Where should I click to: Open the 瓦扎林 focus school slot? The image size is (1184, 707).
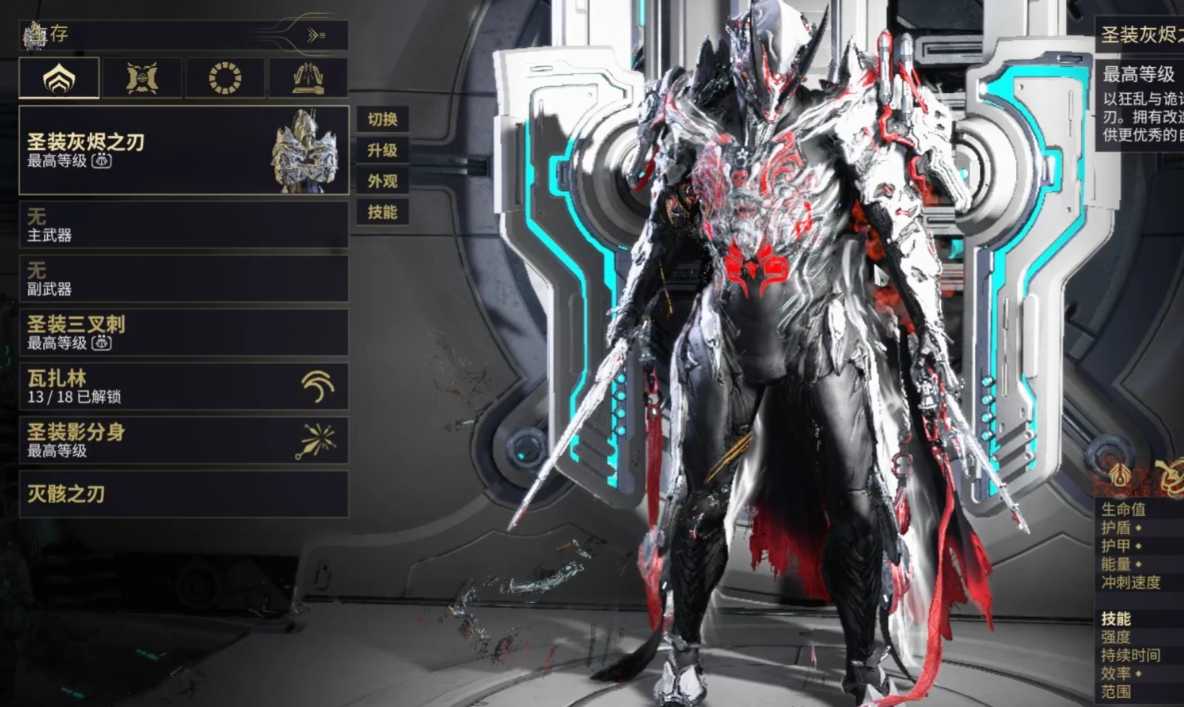184,387
